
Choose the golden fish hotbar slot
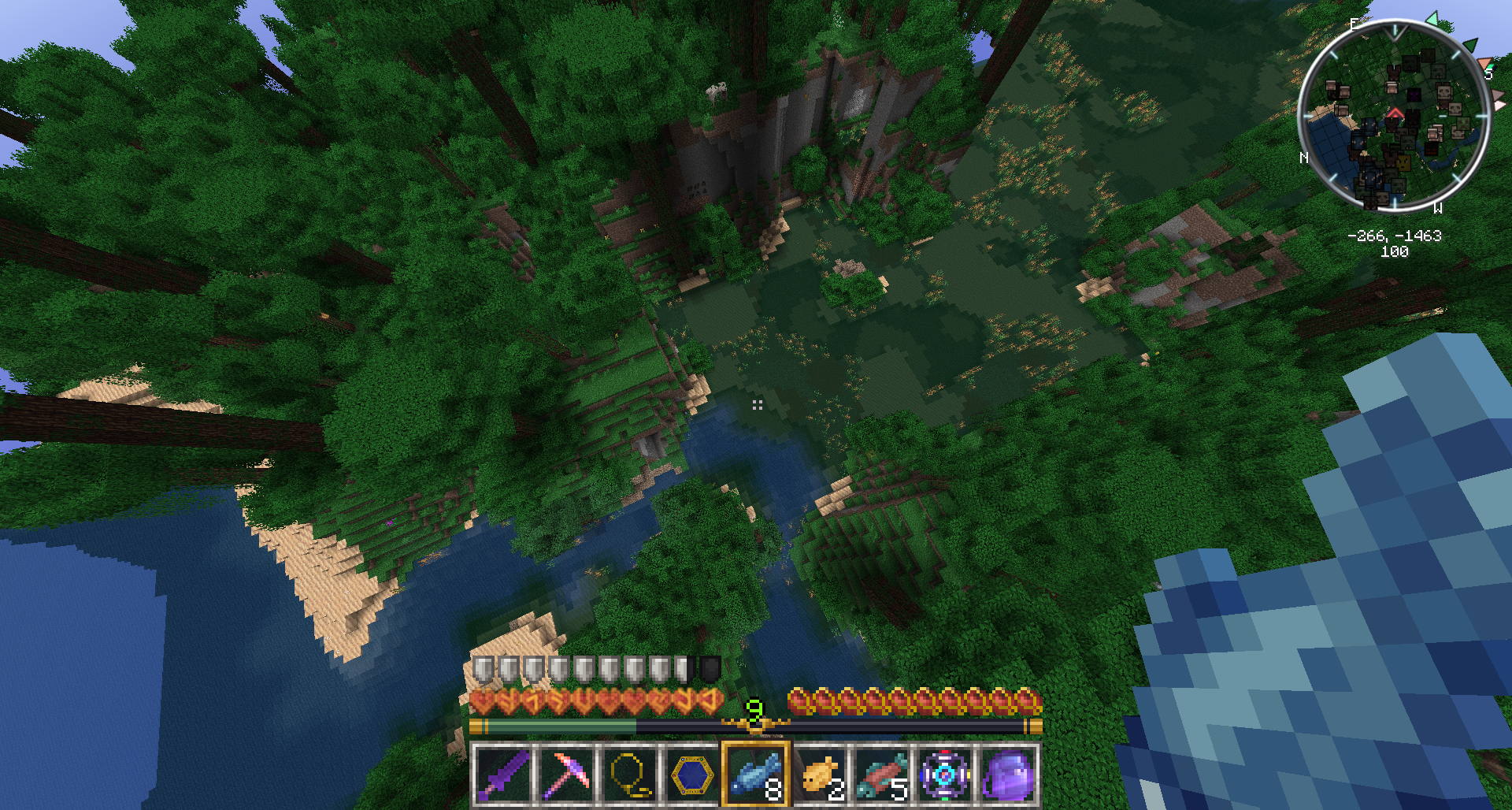pos(819,775)
